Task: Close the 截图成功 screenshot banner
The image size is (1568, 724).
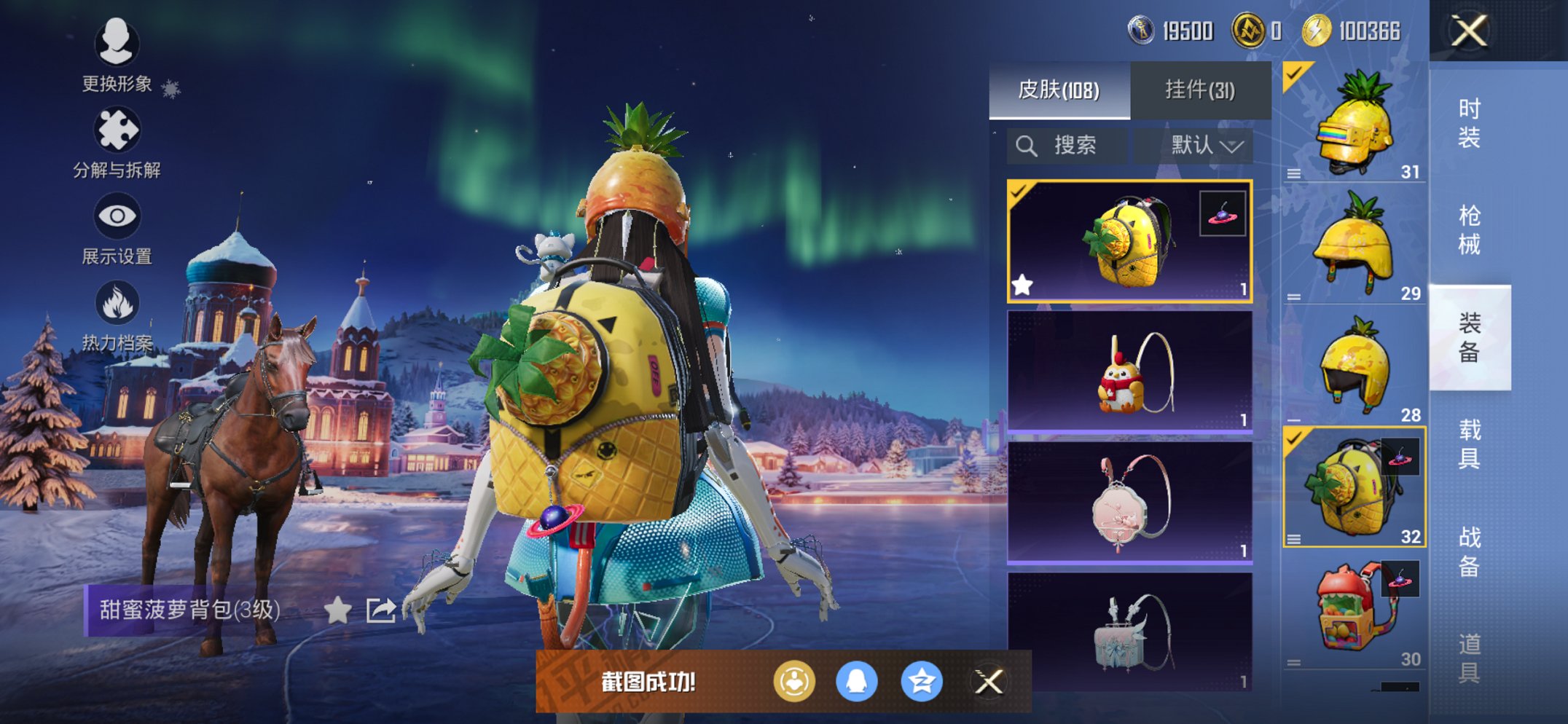Action: point(989,682)
